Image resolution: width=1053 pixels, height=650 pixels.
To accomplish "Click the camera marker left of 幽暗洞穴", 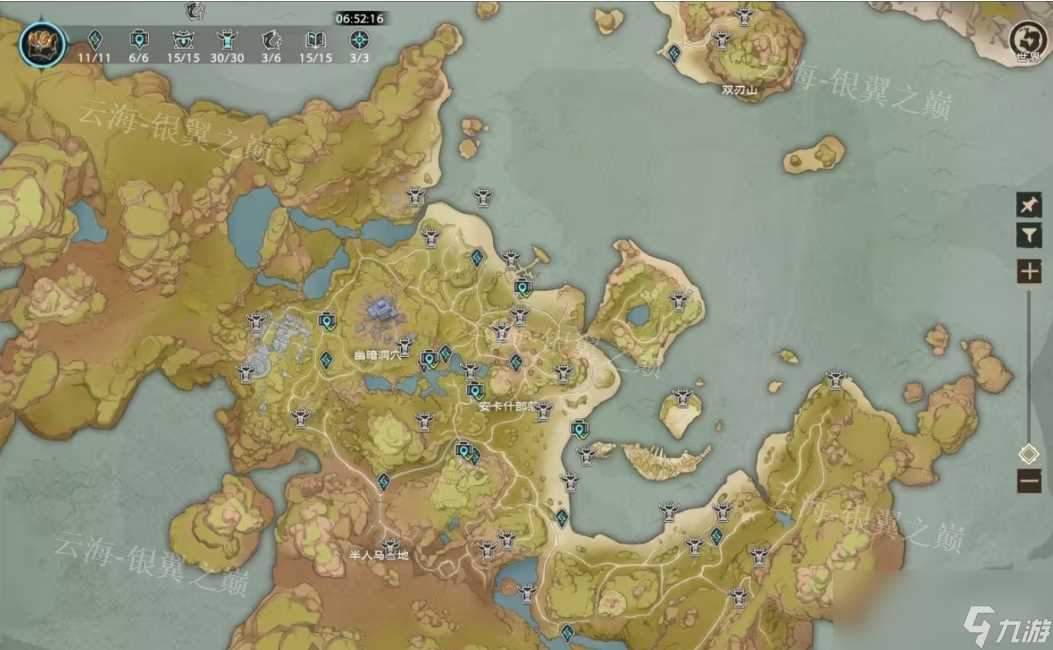I will coord(326,321).
